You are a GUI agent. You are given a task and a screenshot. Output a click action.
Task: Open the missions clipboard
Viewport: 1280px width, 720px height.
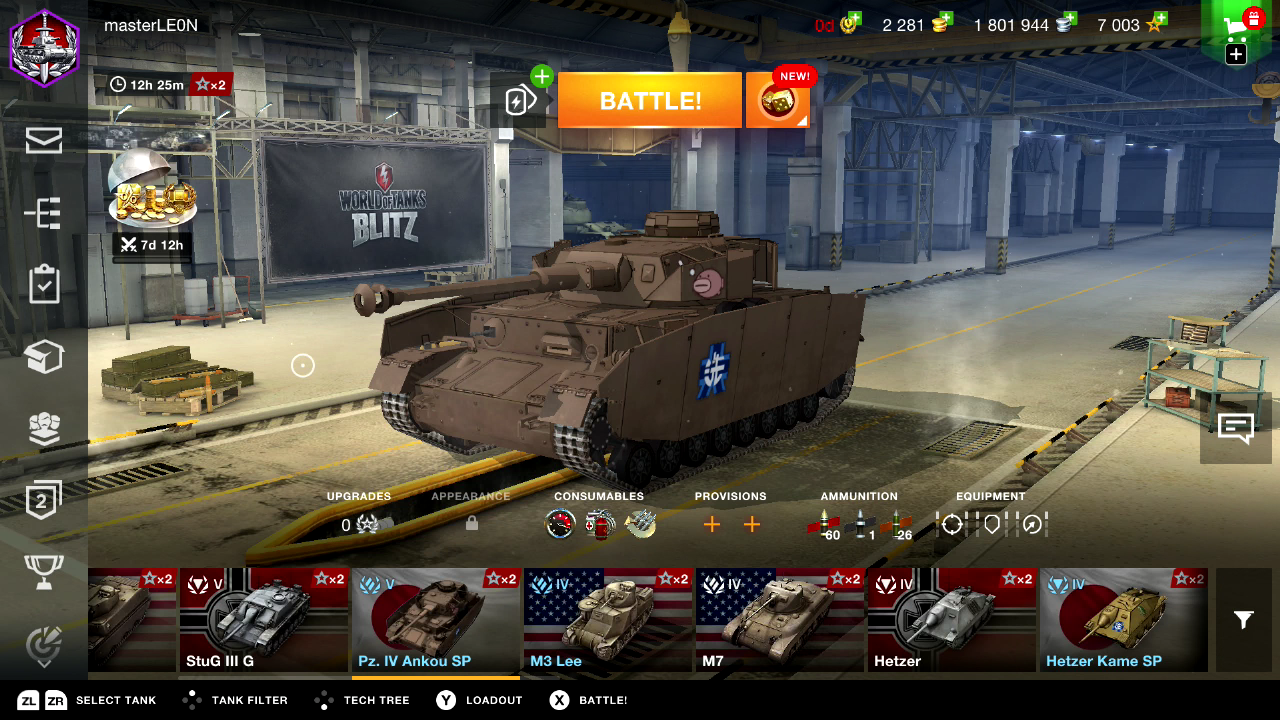(44, 285)
